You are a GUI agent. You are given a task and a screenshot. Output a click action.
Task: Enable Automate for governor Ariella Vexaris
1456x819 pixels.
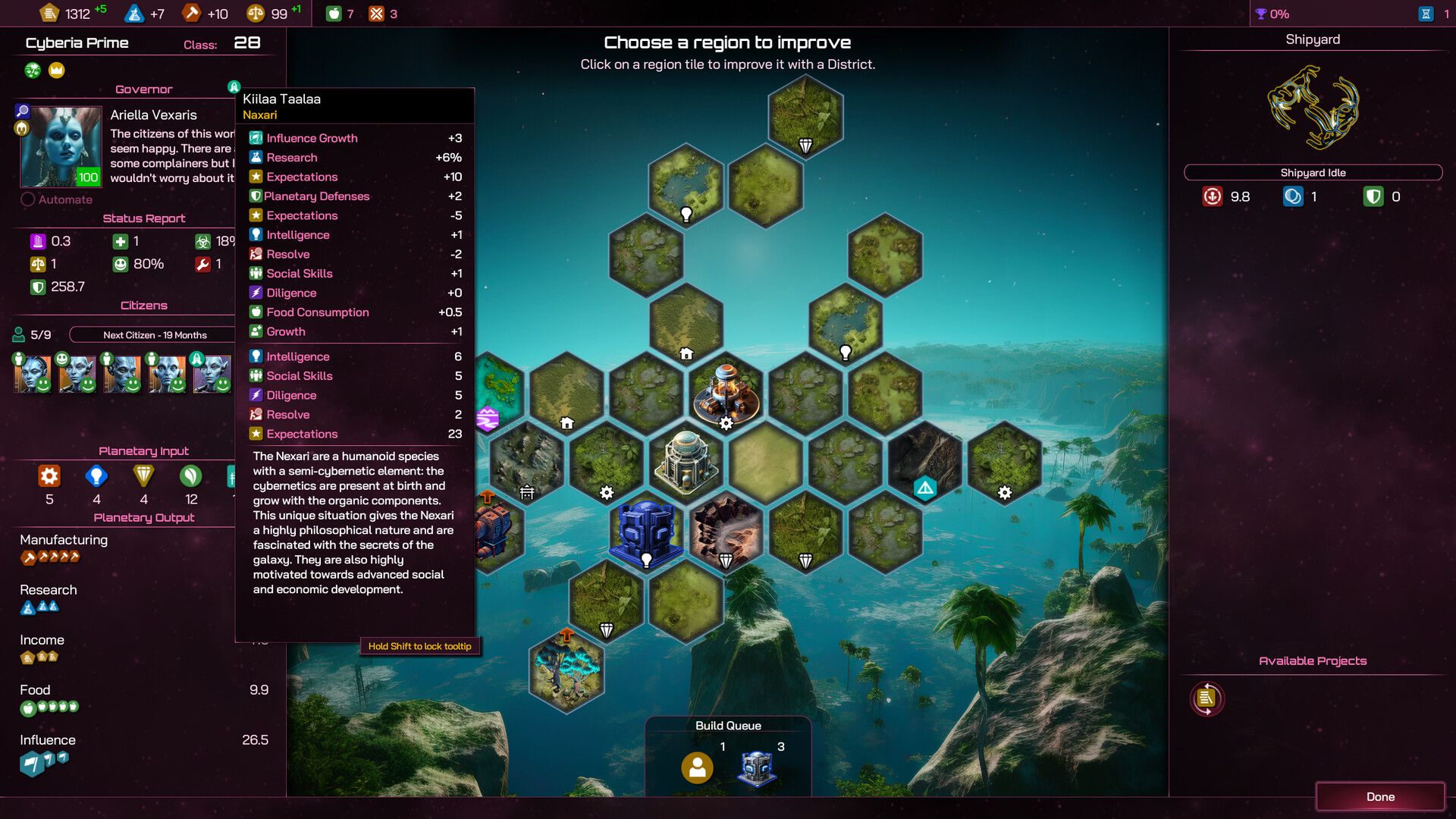tap(29, 199)
